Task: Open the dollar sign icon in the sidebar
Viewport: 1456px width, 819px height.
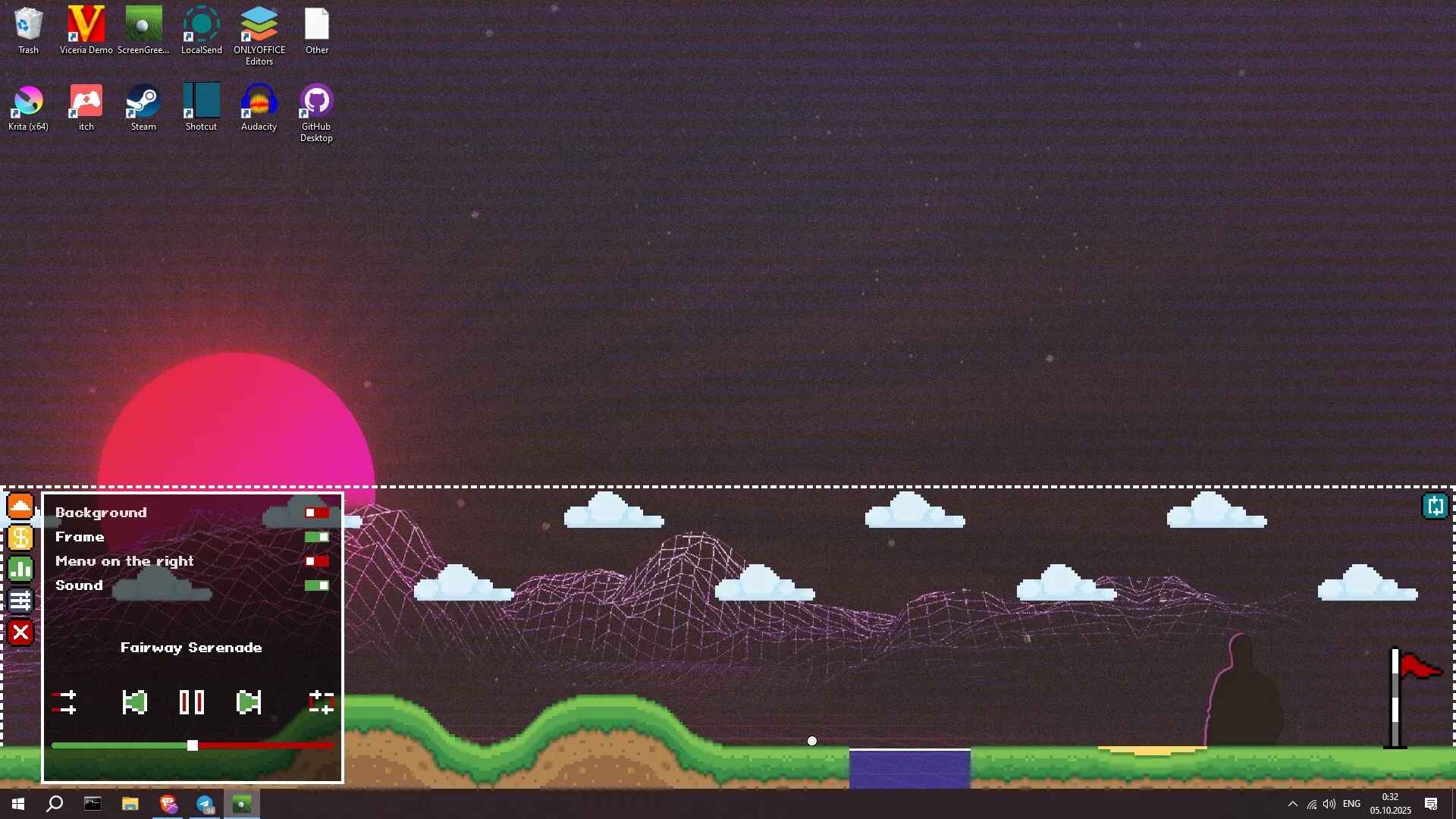Action: (20, 538)
